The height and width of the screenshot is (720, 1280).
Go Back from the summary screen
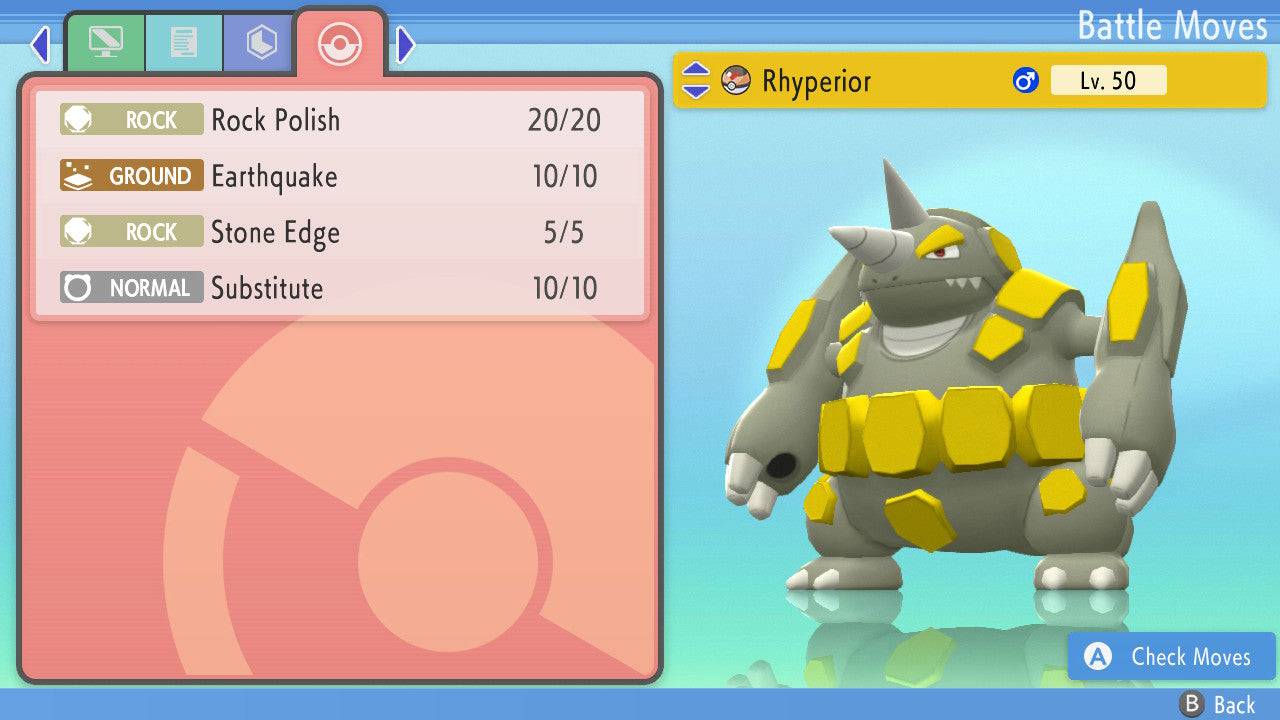[1217, 704]
